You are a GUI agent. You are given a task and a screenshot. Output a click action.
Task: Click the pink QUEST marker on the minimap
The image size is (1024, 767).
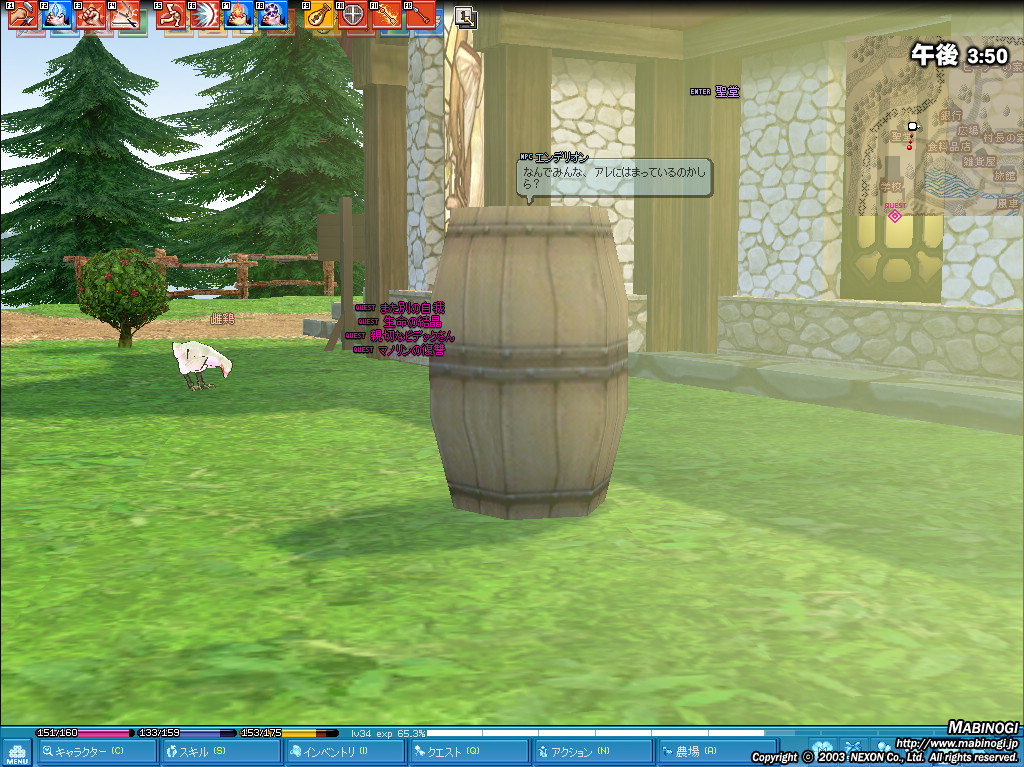click(894, 215)
